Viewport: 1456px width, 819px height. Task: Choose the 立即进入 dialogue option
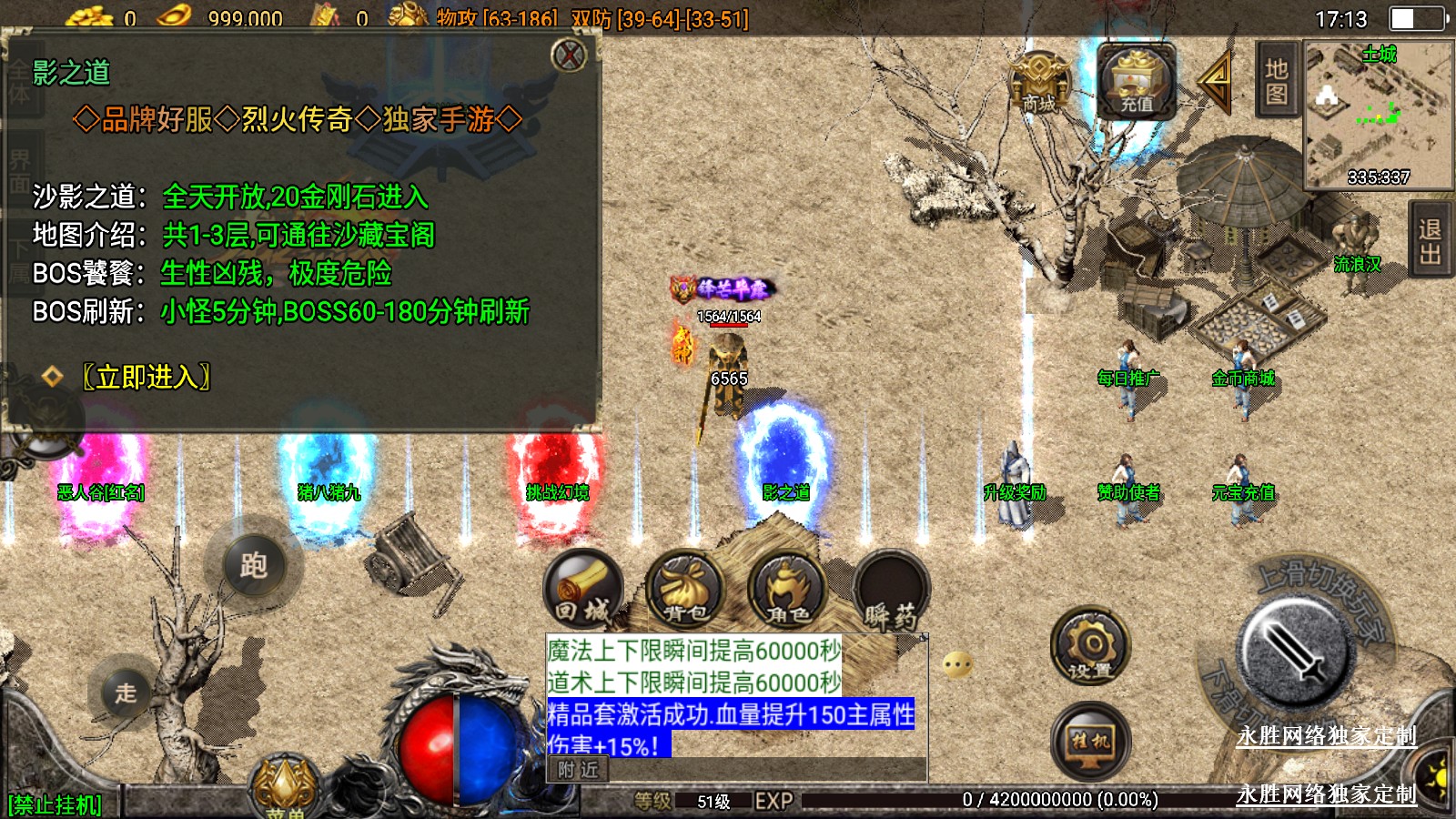pyautogui.click(x=146, y=377)
